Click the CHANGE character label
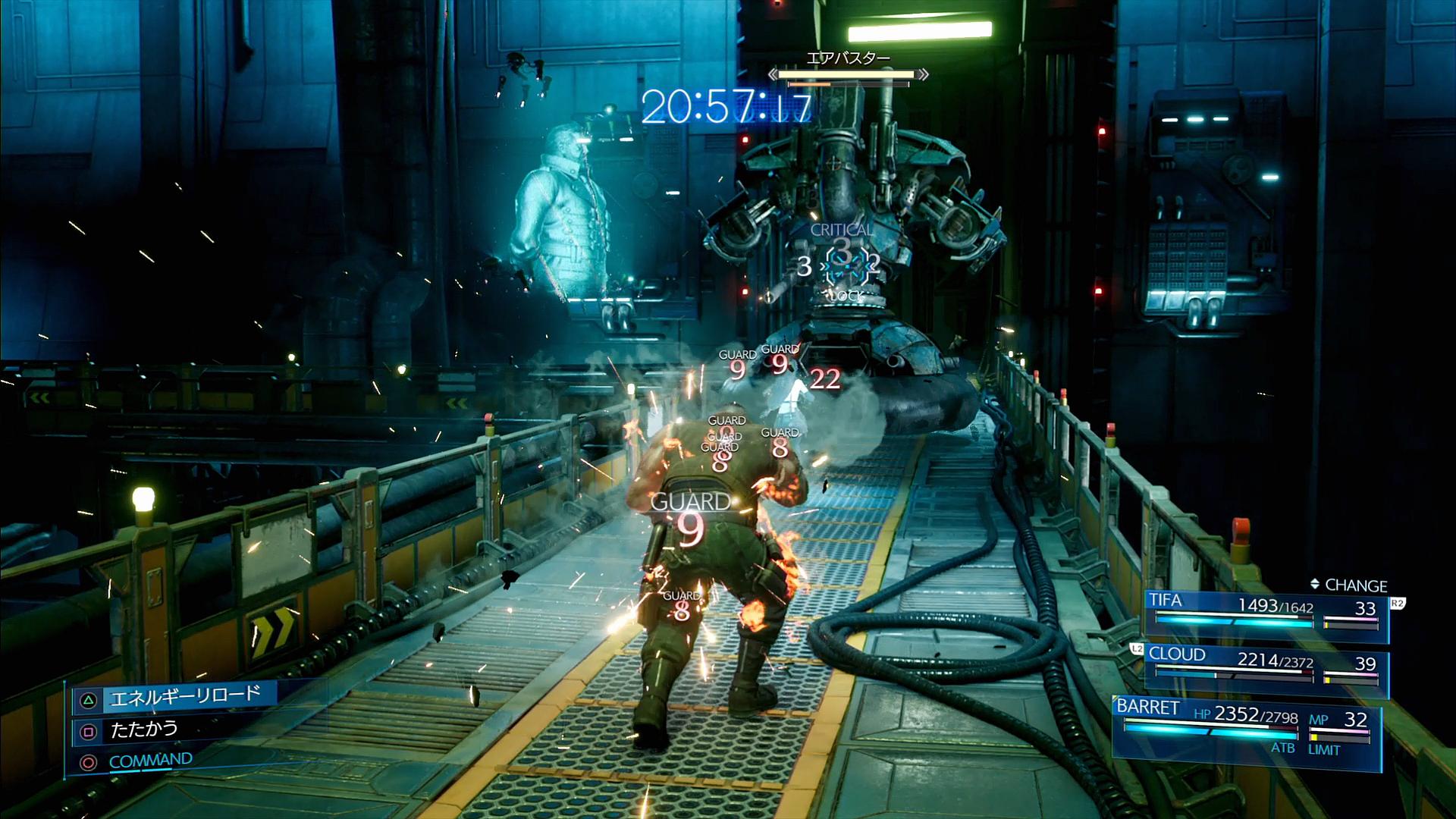 click(x=1348, y=585)
